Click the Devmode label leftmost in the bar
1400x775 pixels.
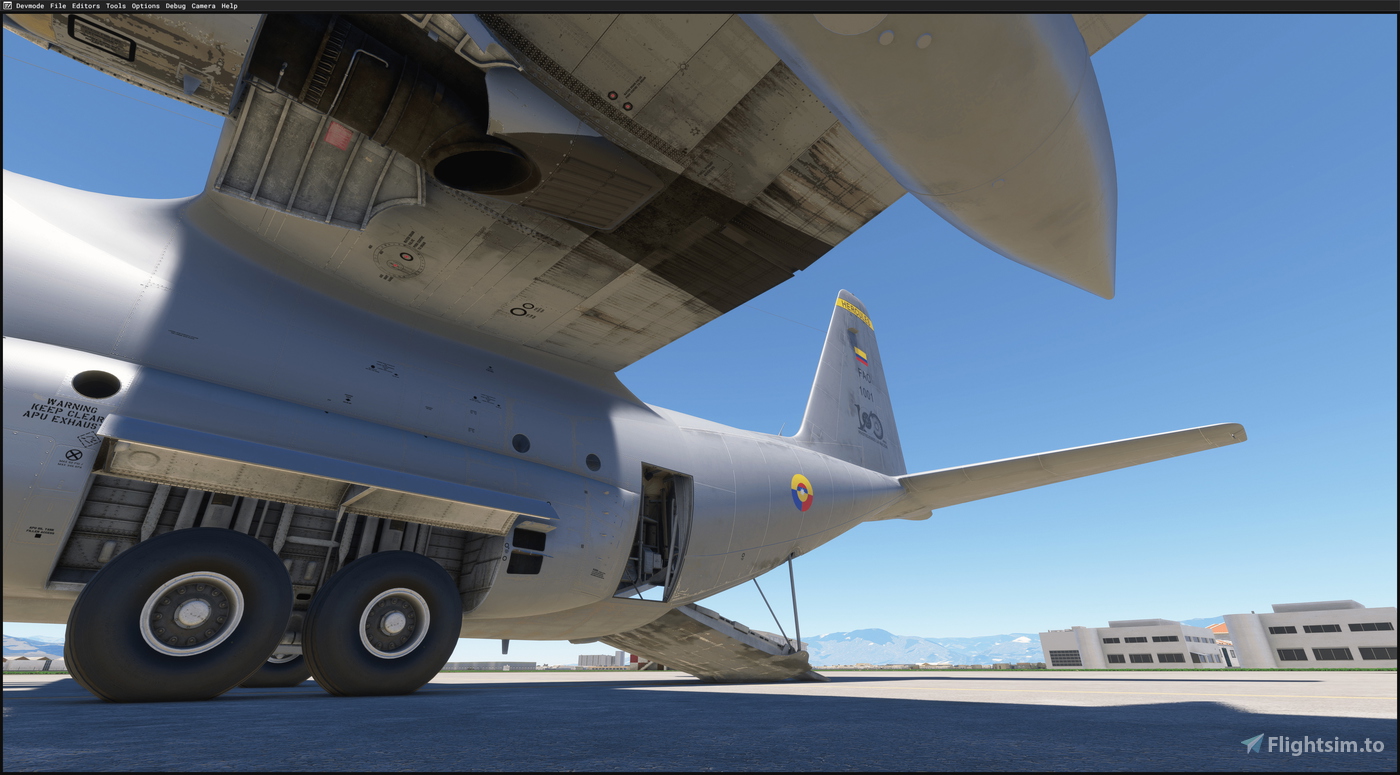tap(29, 5)
